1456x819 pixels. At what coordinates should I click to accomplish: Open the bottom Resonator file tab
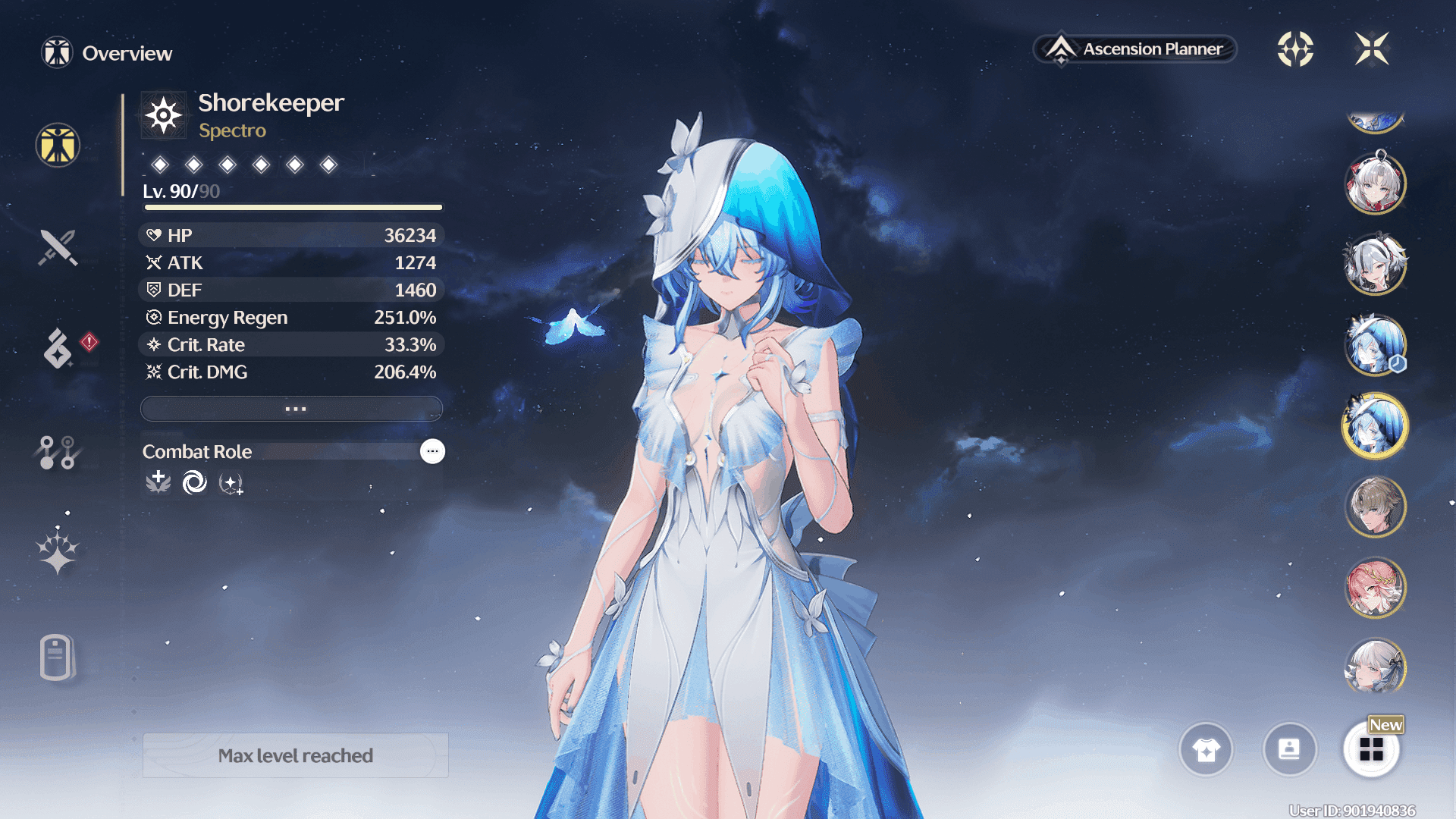point(58,657)
